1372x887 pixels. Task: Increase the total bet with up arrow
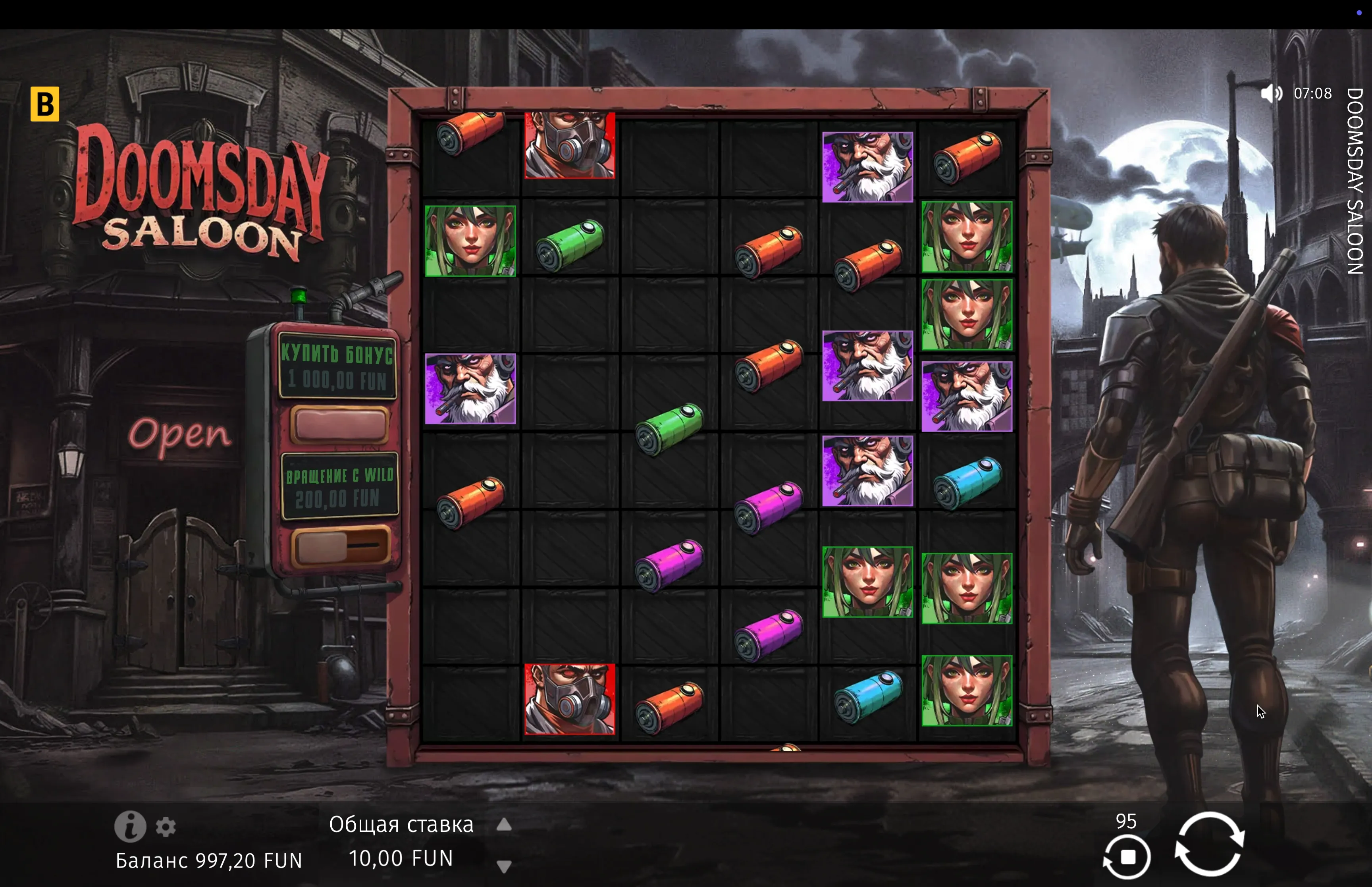coord(504,825)
